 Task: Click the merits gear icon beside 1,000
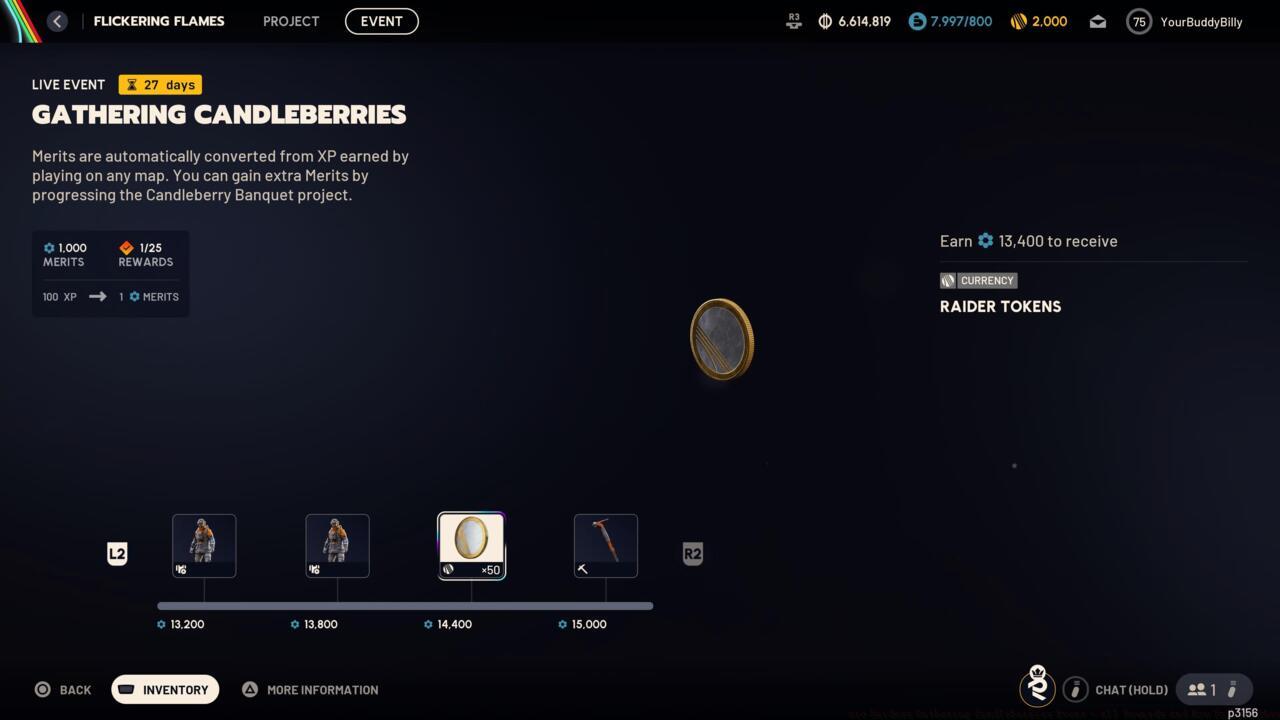[x=47, y=247]
